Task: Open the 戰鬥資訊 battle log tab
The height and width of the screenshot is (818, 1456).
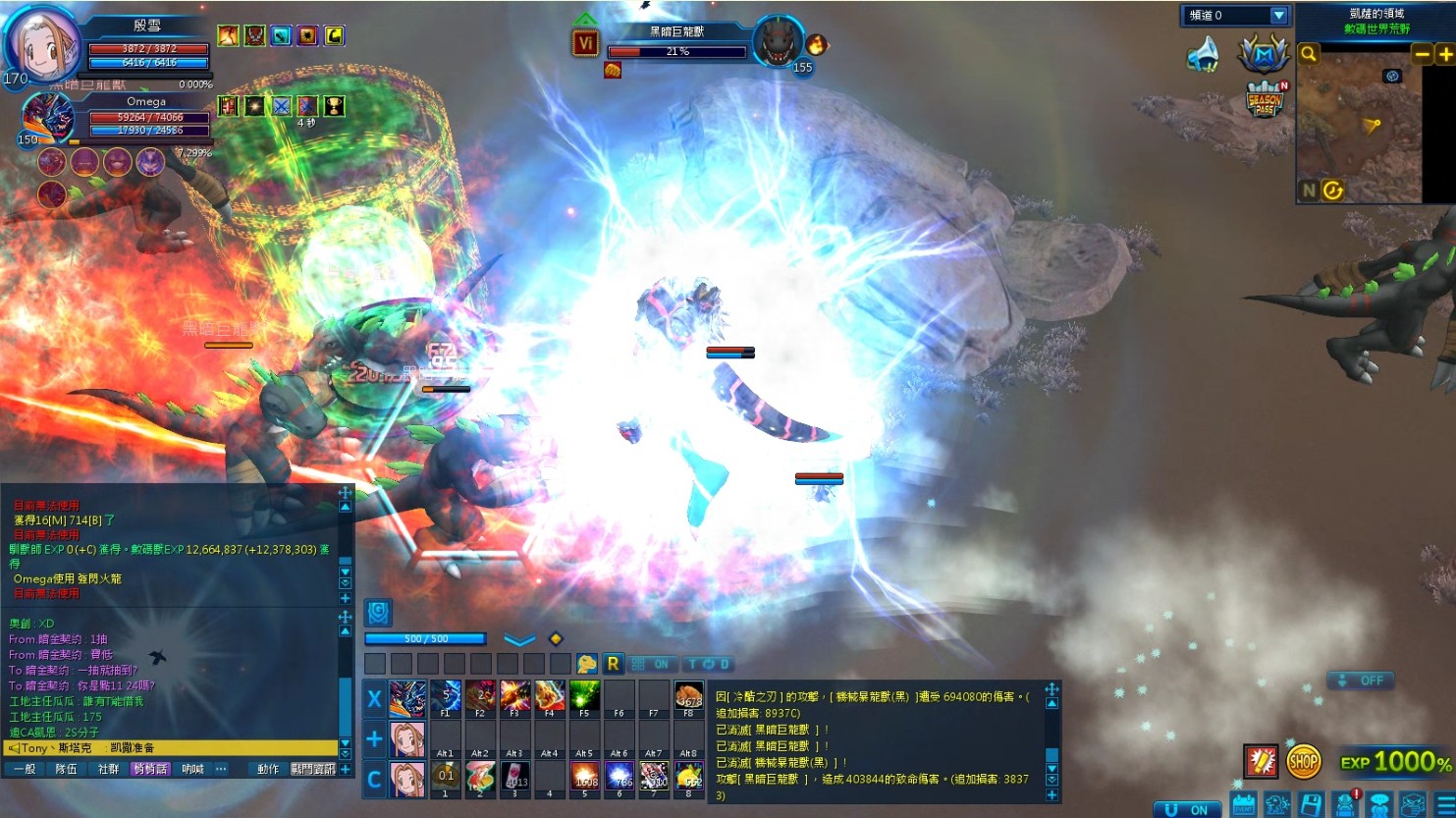Action: point(313,769)
